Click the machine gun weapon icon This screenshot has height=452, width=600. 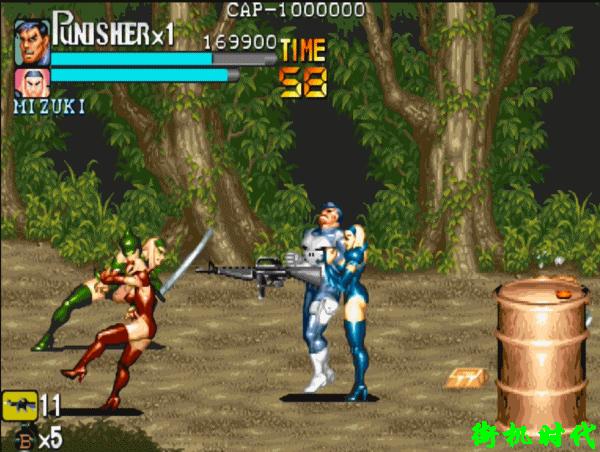(x=20, y=406)
